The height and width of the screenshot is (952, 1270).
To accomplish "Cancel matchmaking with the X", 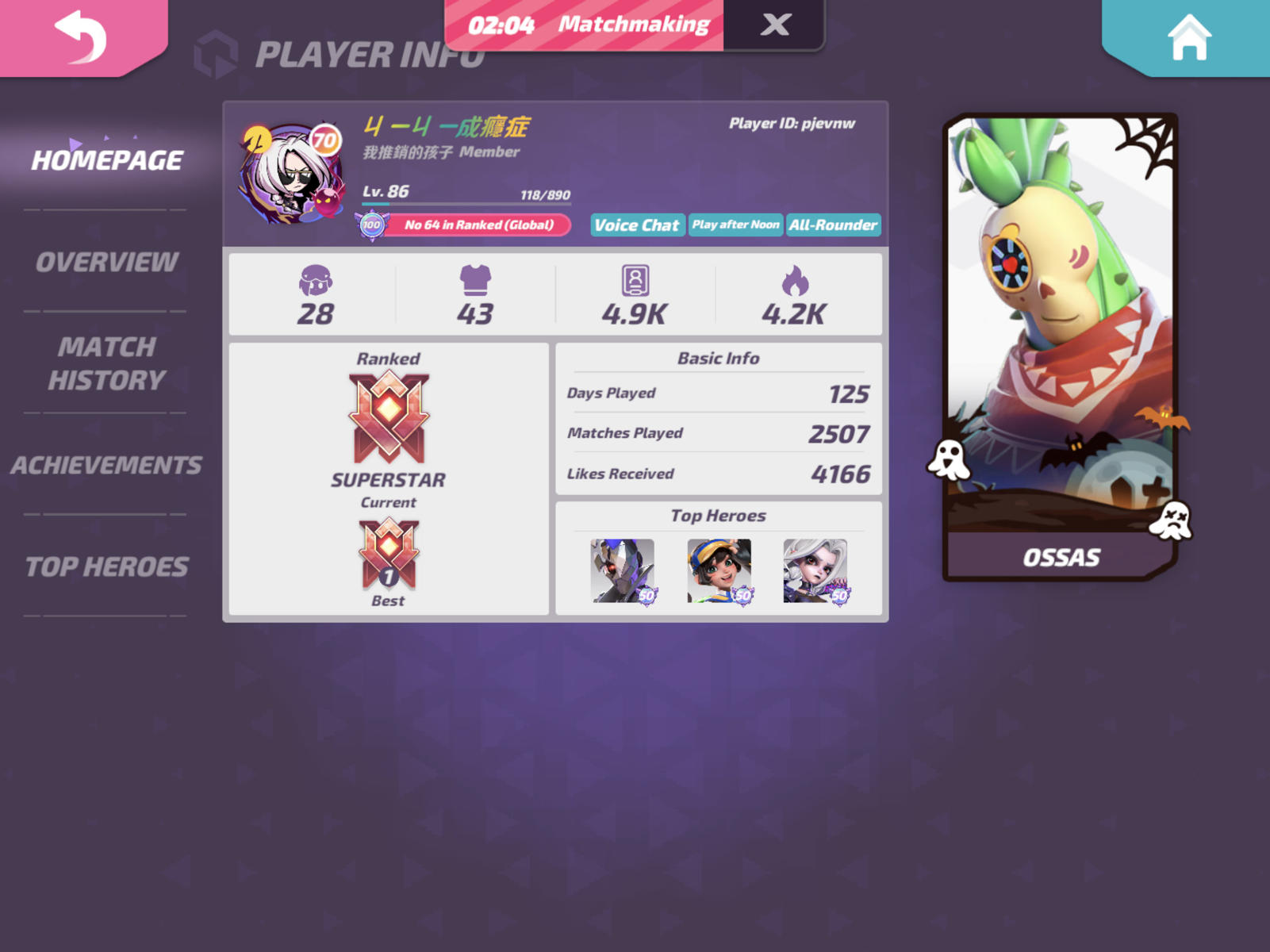I will pos(774,25).
